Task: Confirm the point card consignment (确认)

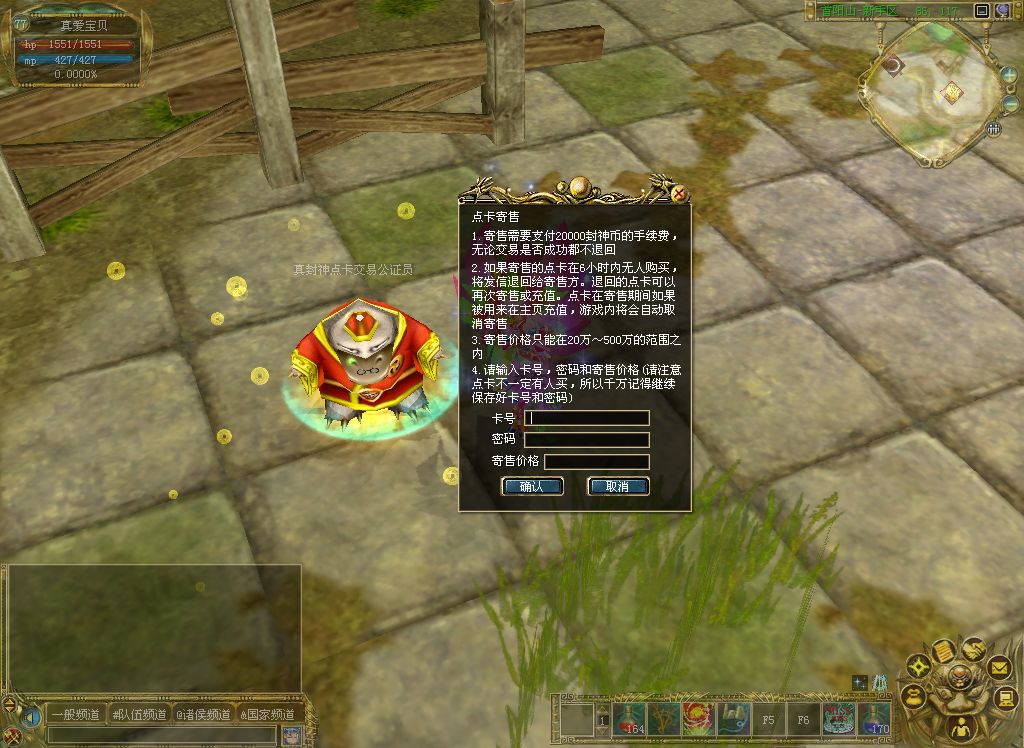Action: coord(532,487)
